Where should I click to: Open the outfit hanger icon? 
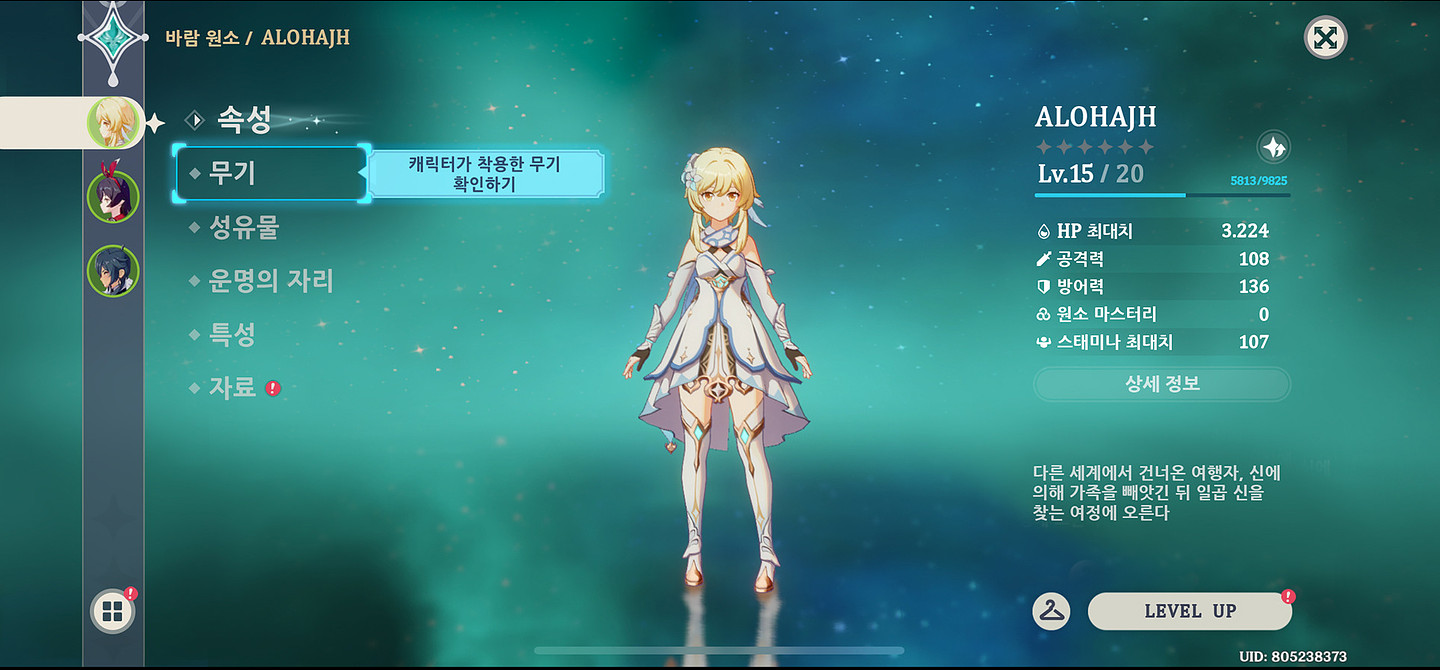click(1050, 611)
